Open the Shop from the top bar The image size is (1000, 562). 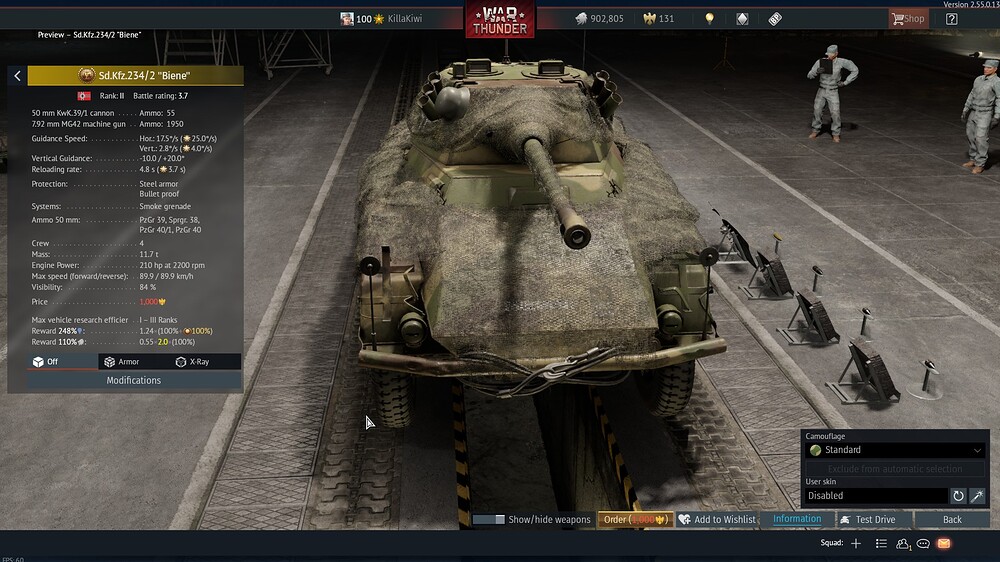(908, 19)
